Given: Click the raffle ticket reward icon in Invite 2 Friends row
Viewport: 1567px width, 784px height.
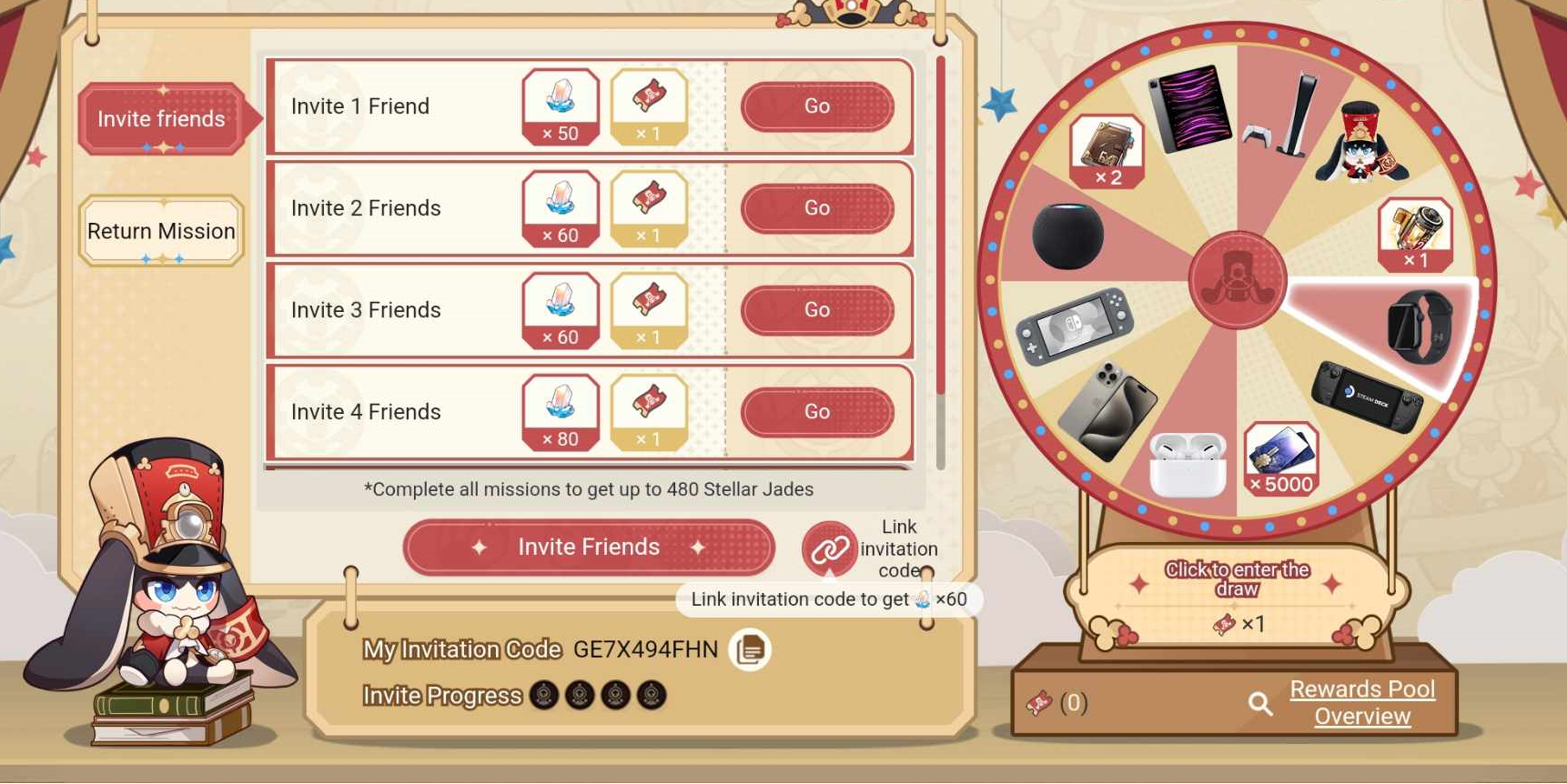Looking at the screenshot, I should coord(650,208).
